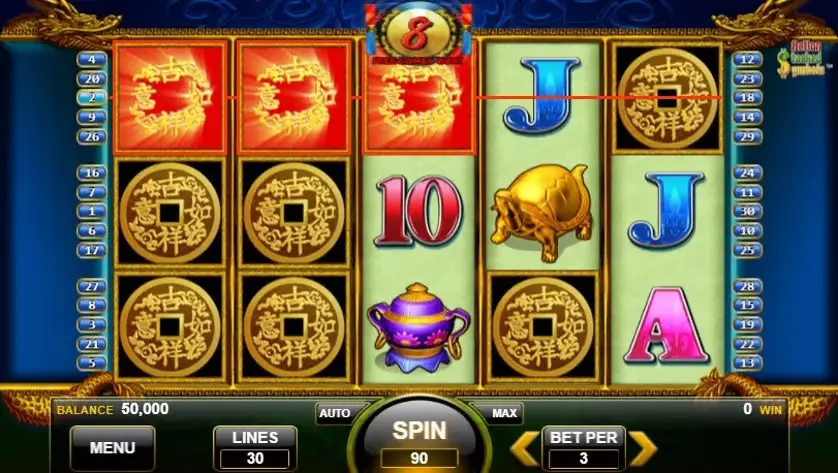
Task: Choose payline marker 26
Action: click(x=92, y=136)
